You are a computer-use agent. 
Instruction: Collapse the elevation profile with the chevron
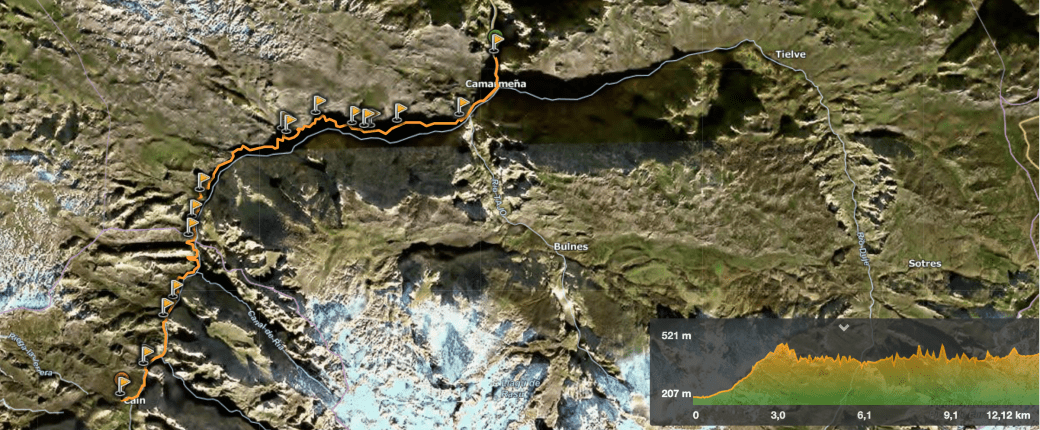coord(845,327)
